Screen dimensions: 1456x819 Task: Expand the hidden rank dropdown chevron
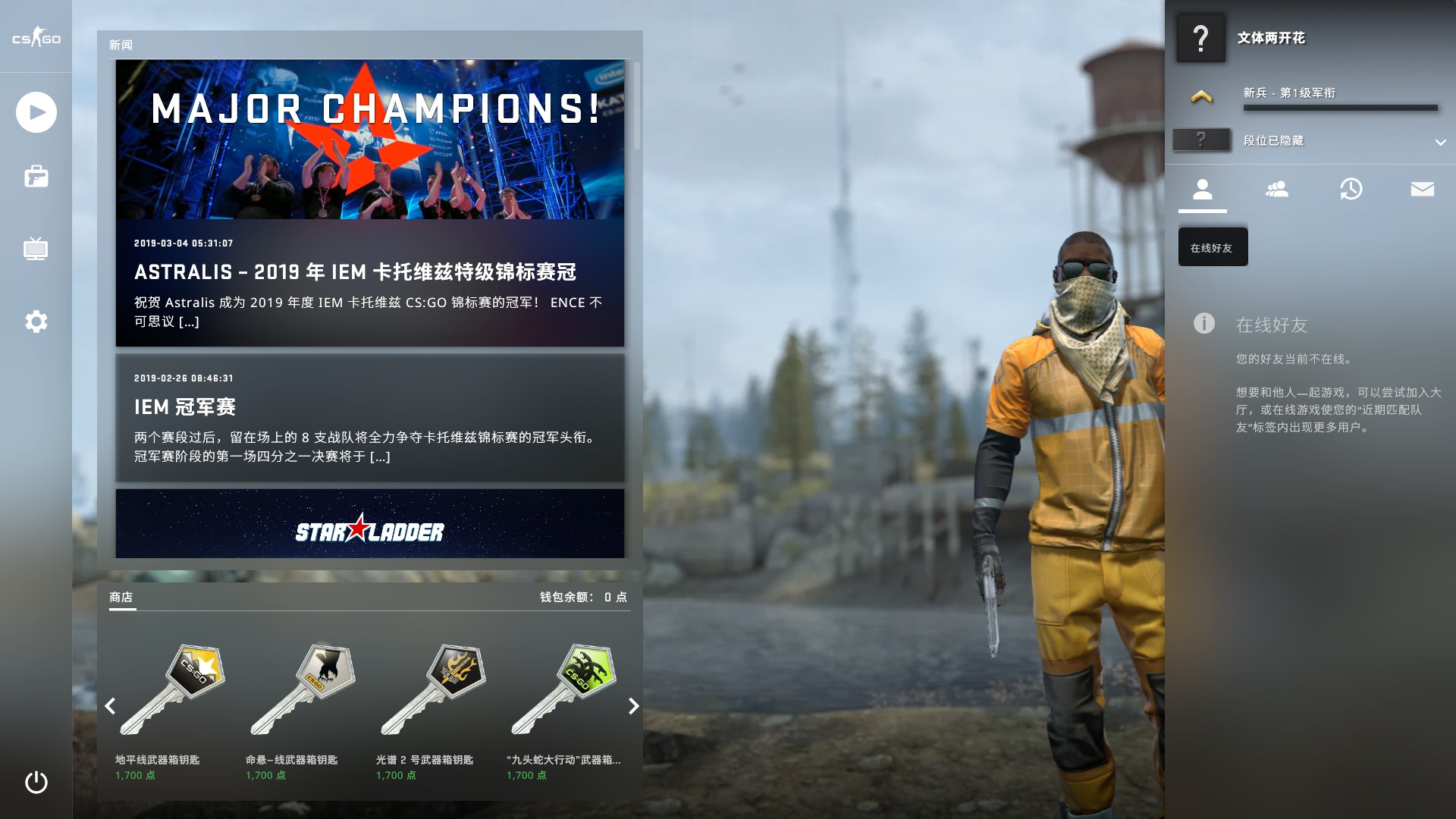(x=1439, y=141)
